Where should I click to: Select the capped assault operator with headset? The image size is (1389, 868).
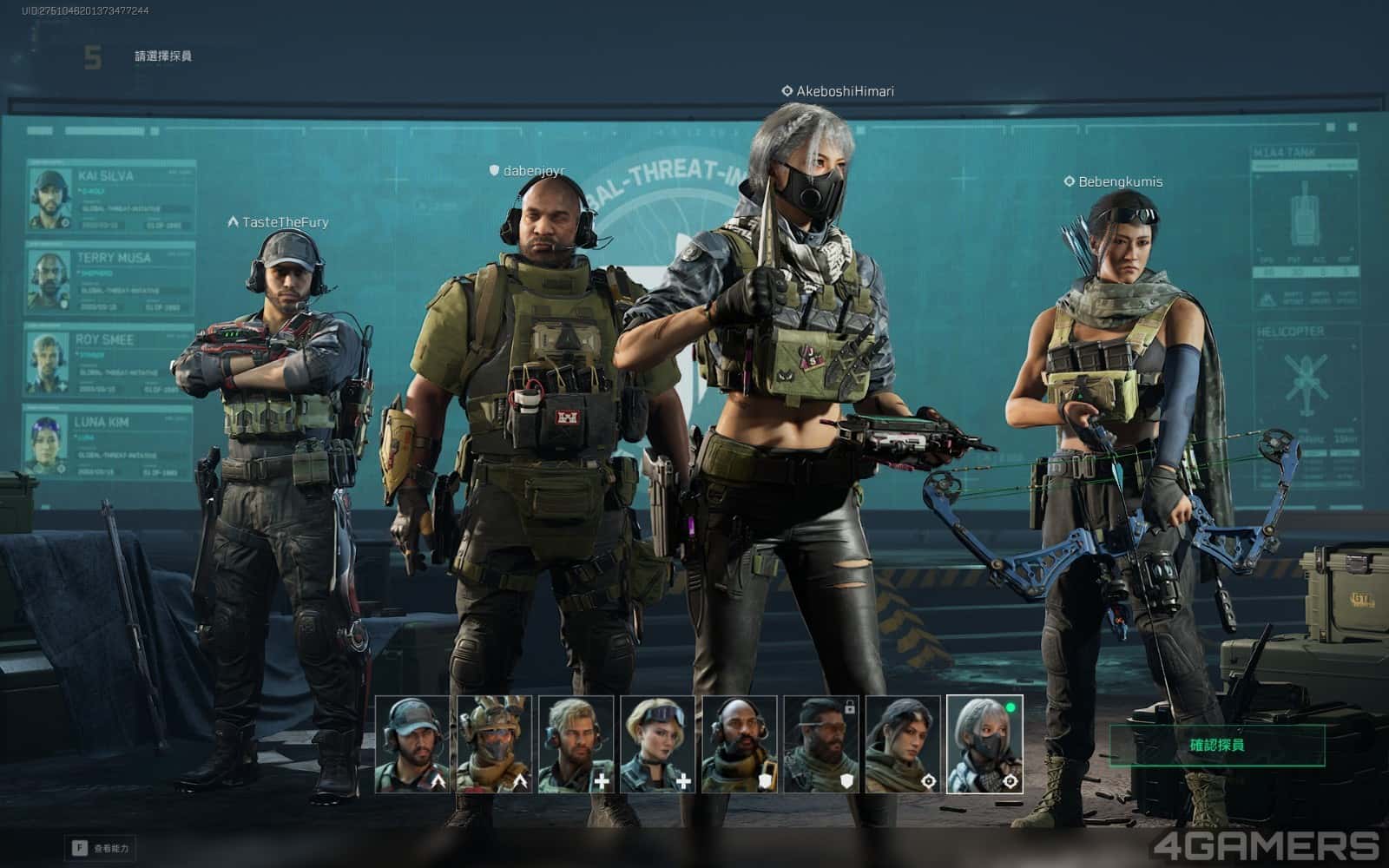[x=412, y=745]
